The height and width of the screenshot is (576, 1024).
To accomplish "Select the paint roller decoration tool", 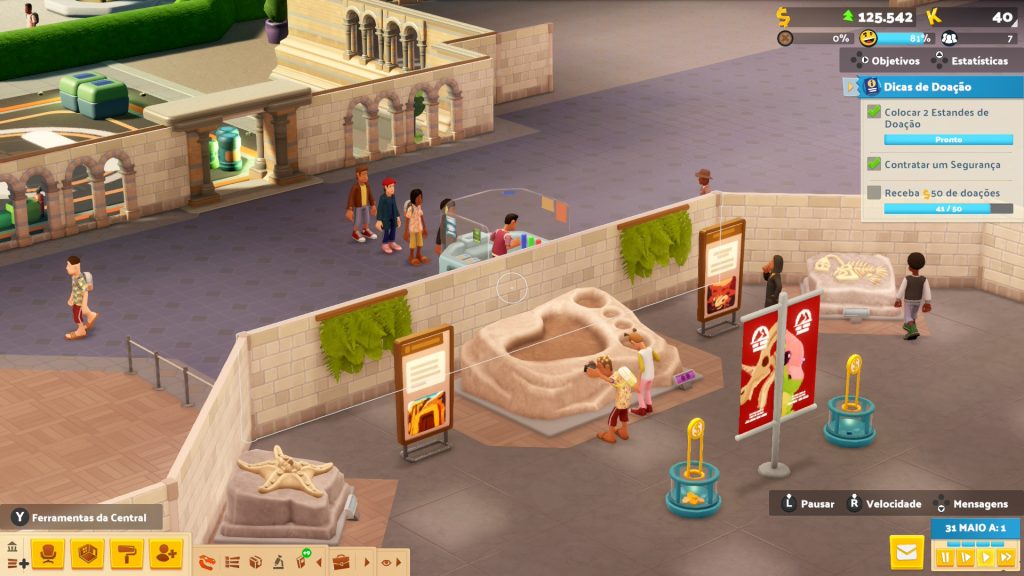I will tap(127, 553).
